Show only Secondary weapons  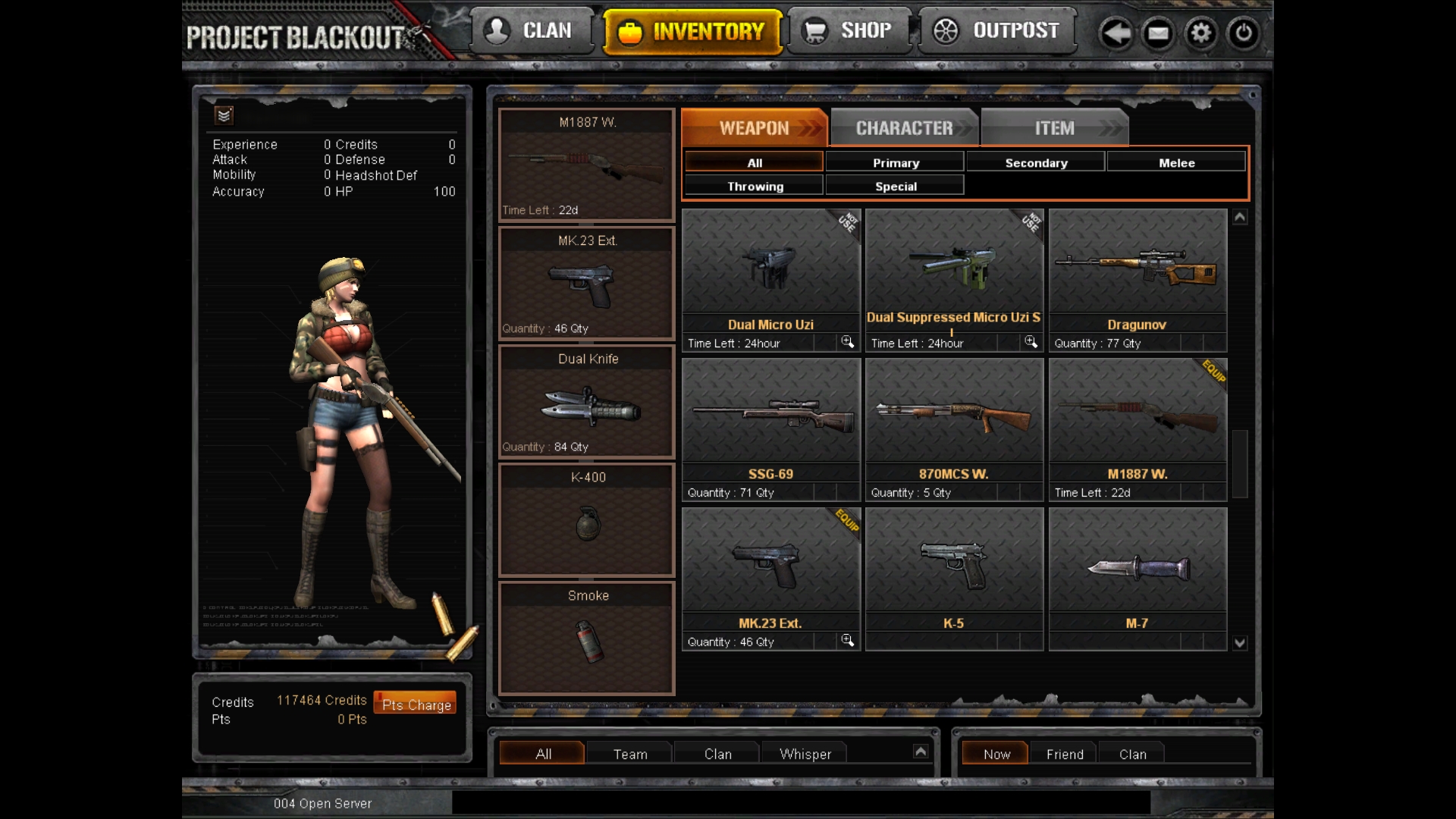(1036, 162)
